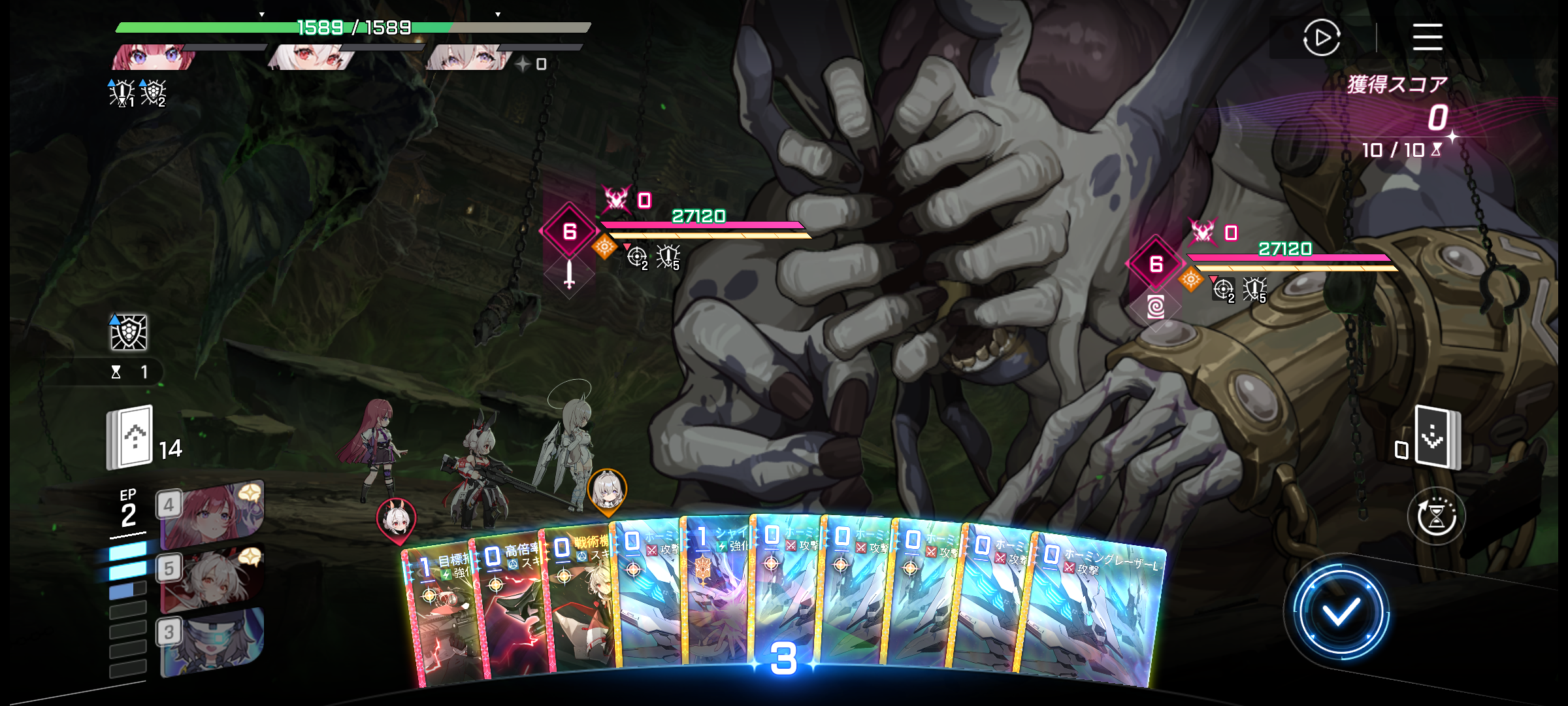
Task: Inspect the shield buff icon above the hourglass counter
Action: (128, 333)
